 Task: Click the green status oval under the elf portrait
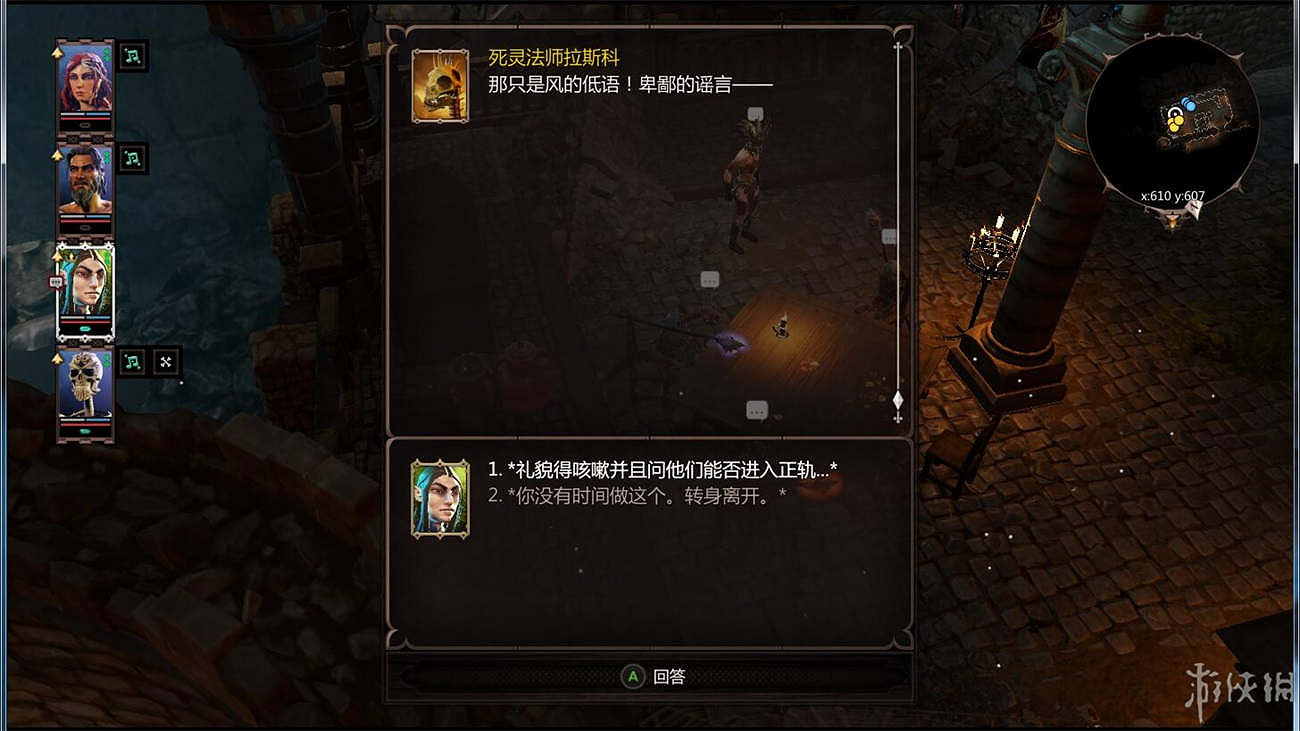(x=83, y=328)
